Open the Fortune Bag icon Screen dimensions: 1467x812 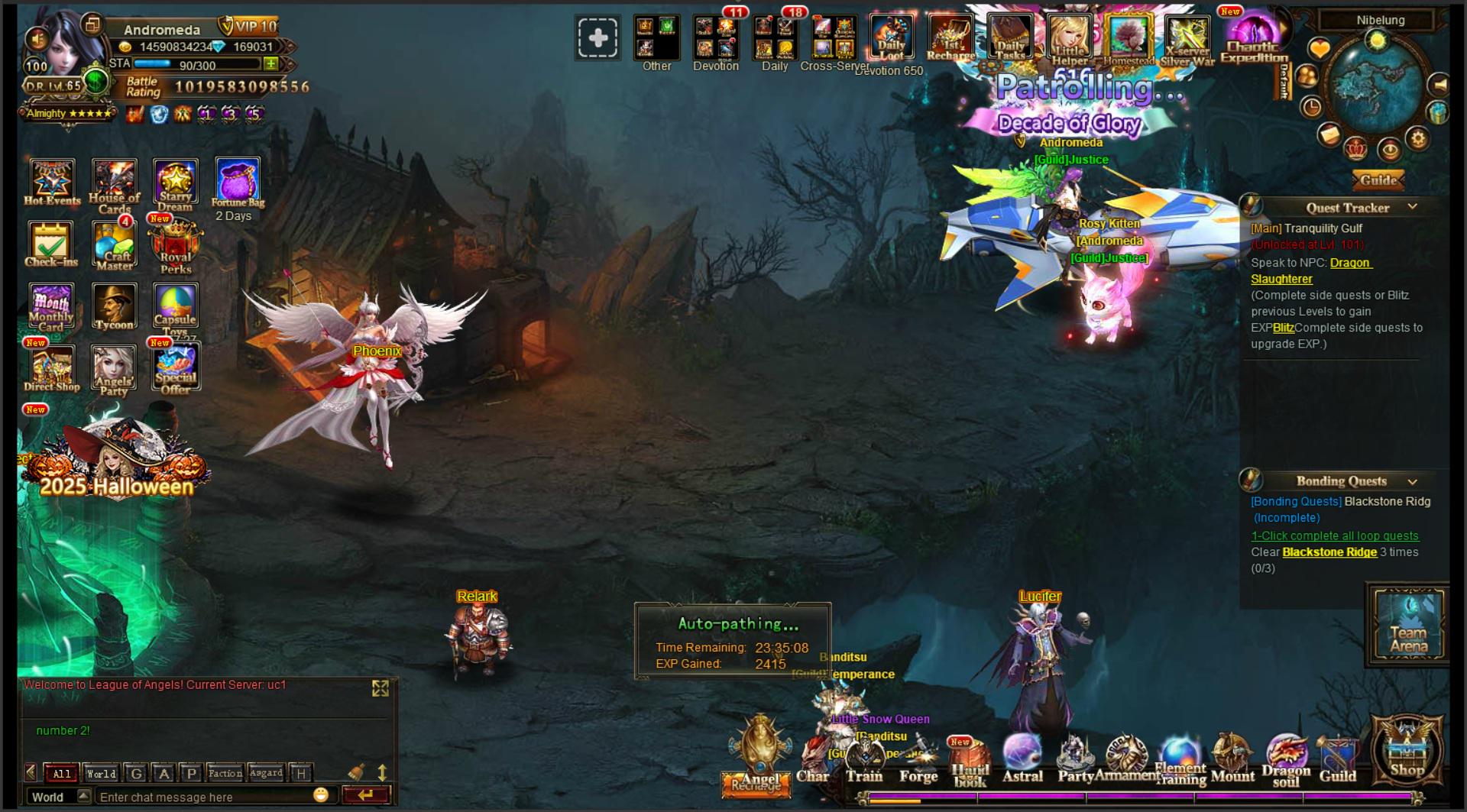click(x=238, y=182)
